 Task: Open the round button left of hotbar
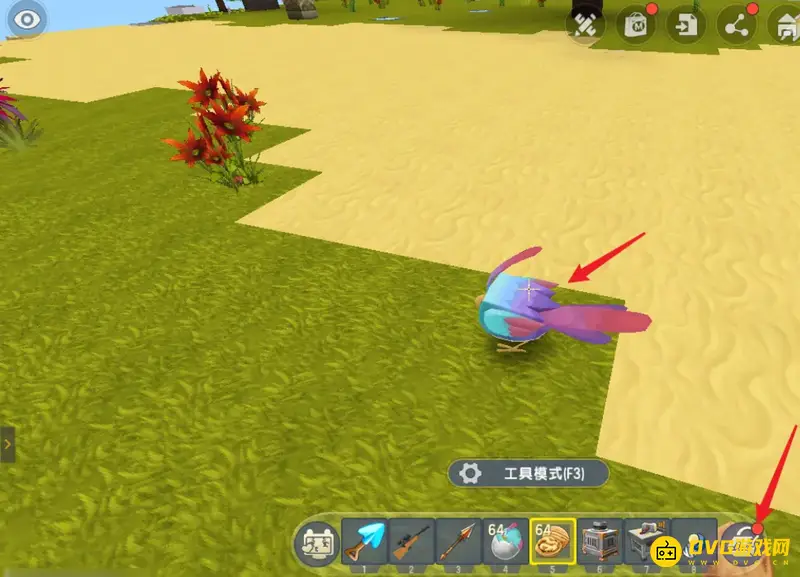coord(315,544)
